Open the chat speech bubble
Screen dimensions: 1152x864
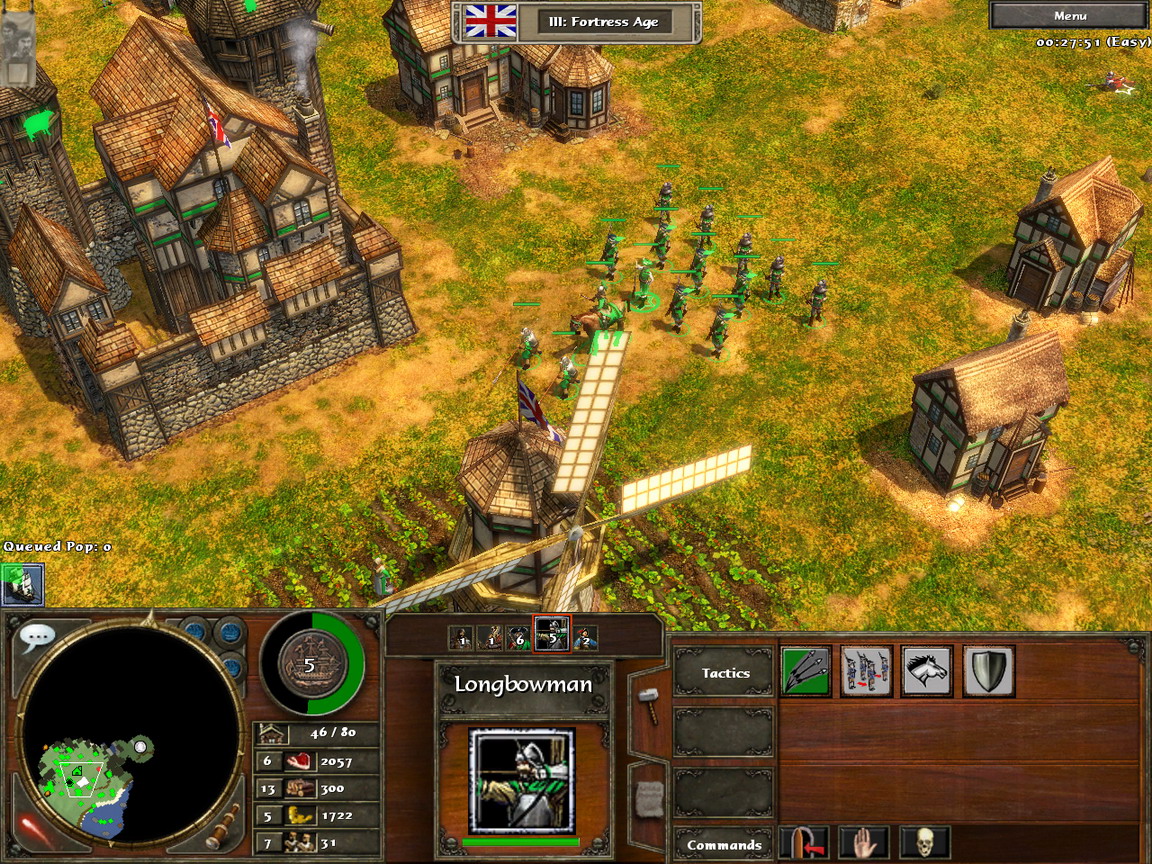pos(38,637)
